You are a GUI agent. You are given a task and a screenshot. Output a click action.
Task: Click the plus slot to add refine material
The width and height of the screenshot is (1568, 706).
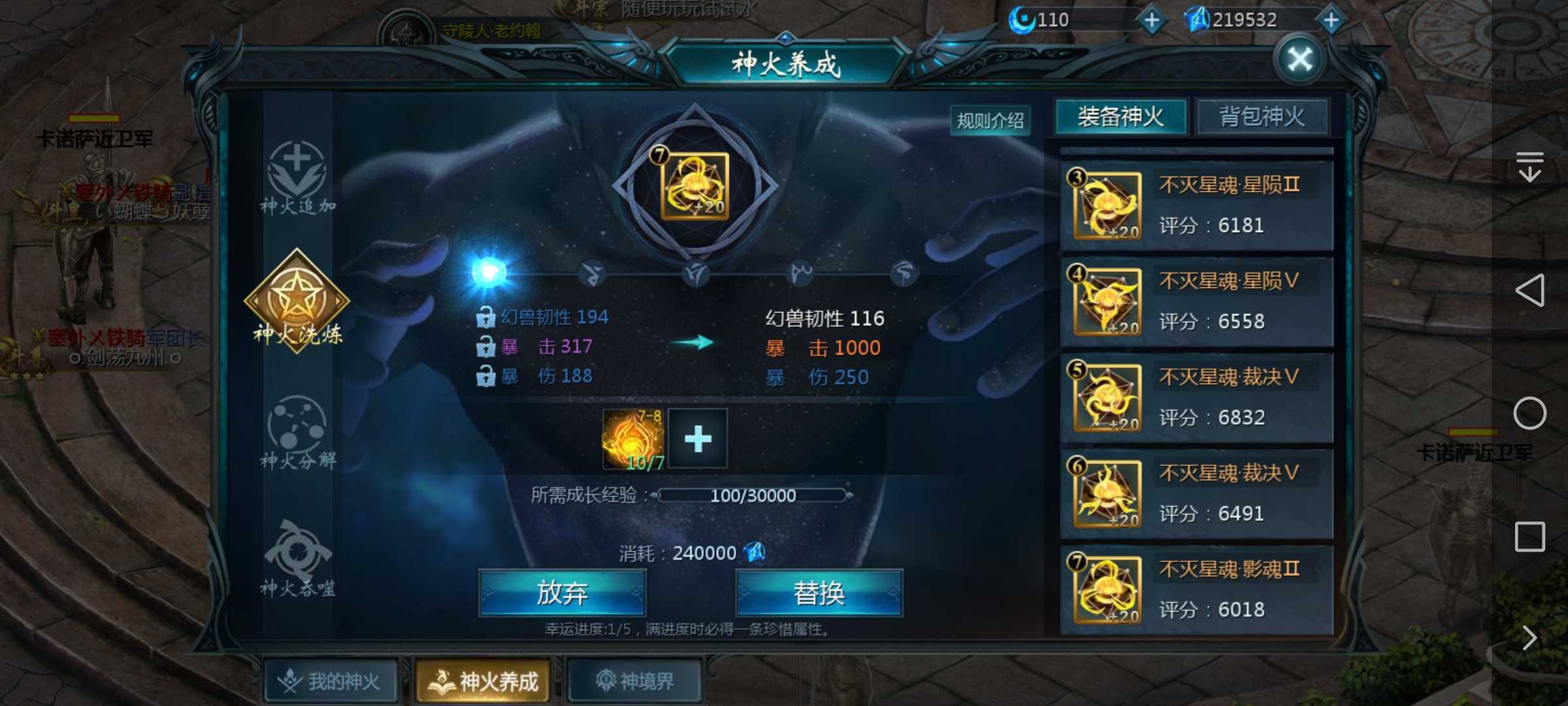coord(697,439)
